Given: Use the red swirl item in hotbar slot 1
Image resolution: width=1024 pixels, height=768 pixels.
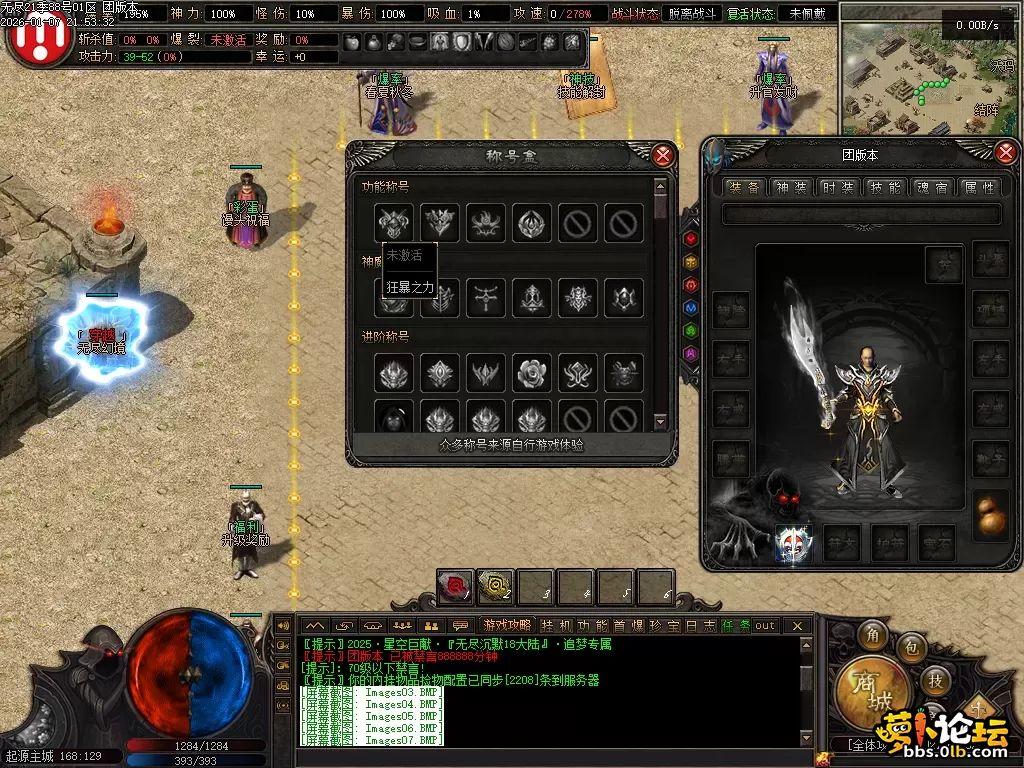Looking at the screenshot, I should pos(455,587).
